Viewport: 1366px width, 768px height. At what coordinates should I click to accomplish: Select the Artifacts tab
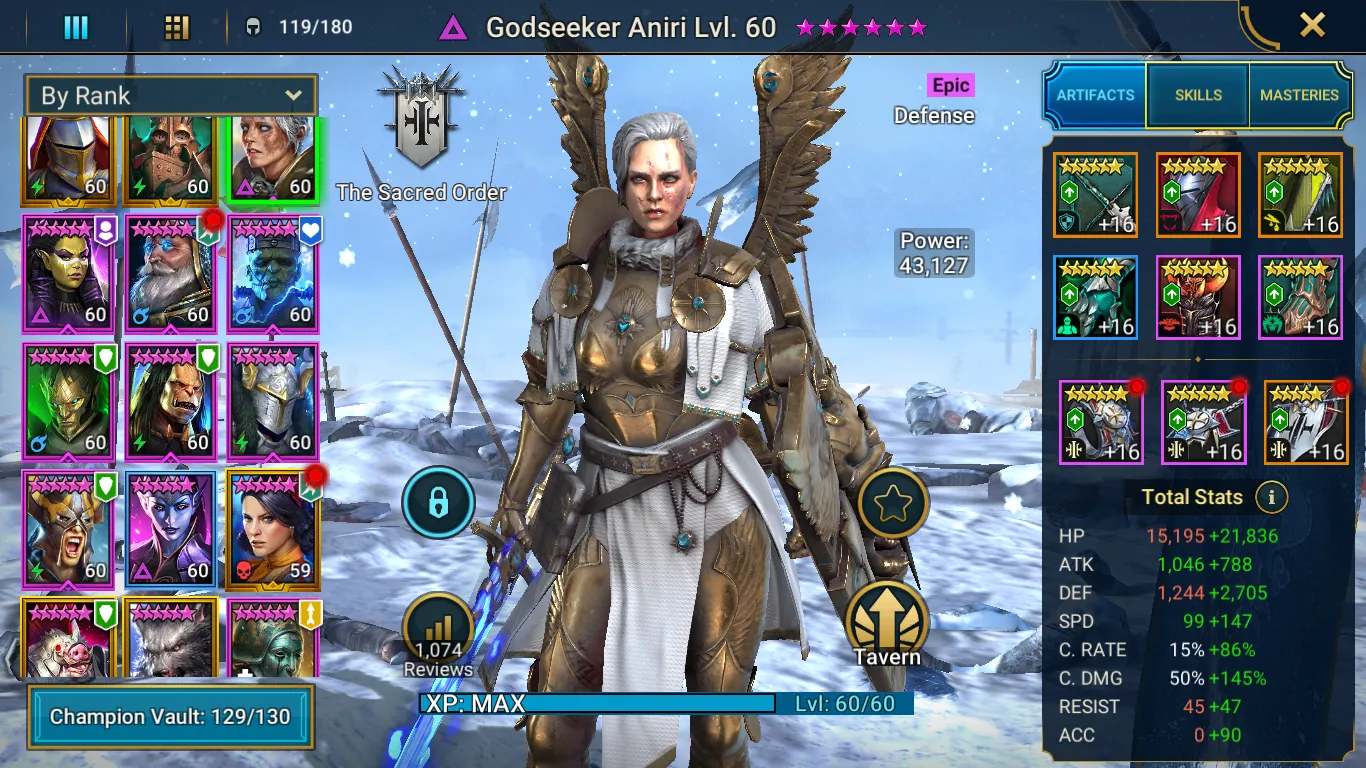tap(1096, 95)
